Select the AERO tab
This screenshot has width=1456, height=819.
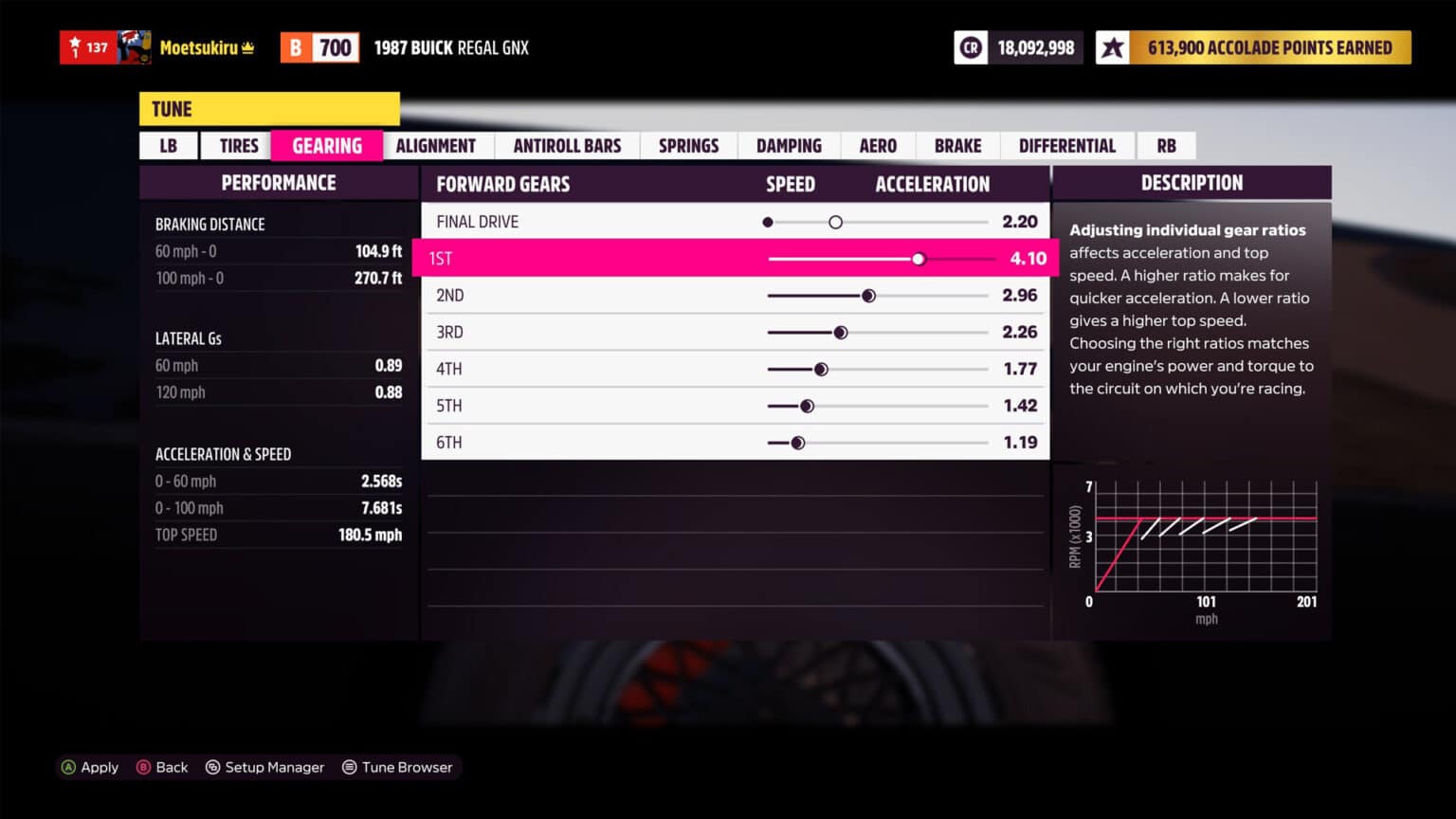pos(877,145)
